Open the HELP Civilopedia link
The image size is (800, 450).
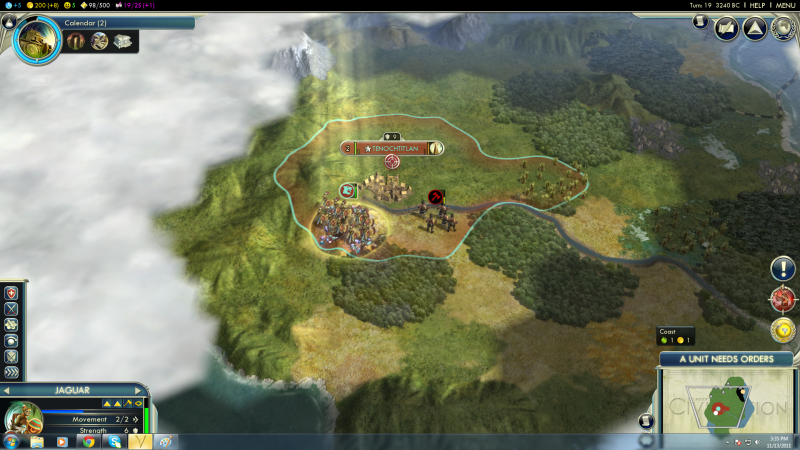click(757, 5)
